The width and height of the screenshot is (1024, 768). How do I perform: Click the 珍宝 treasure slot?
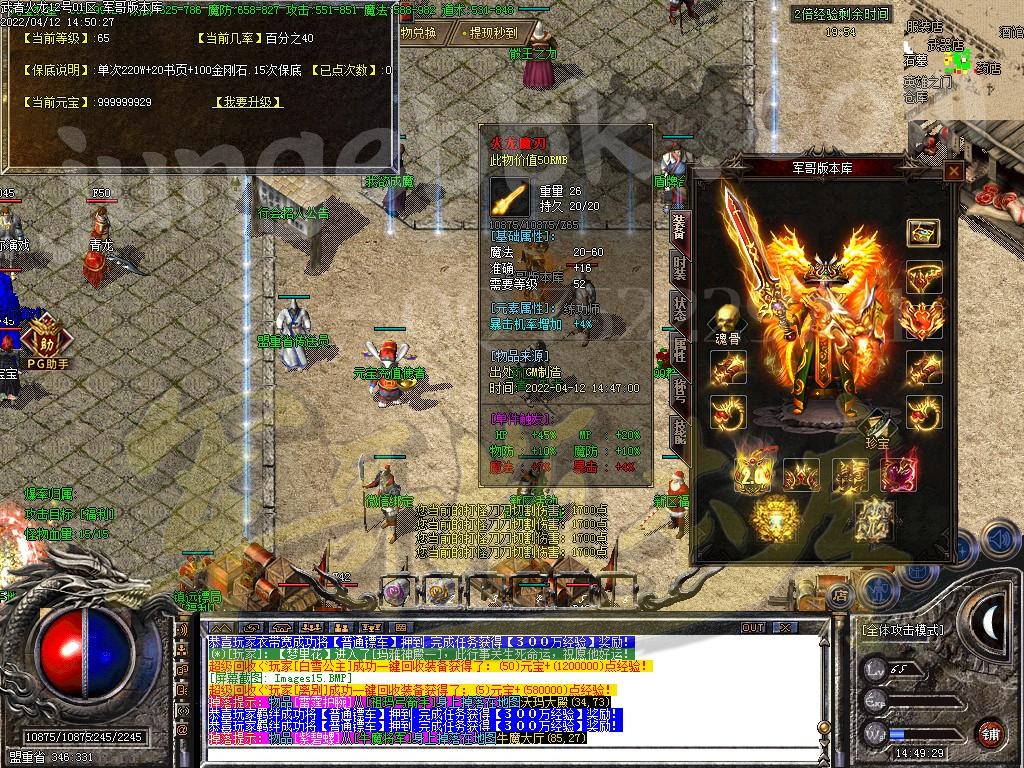(873, 427)
